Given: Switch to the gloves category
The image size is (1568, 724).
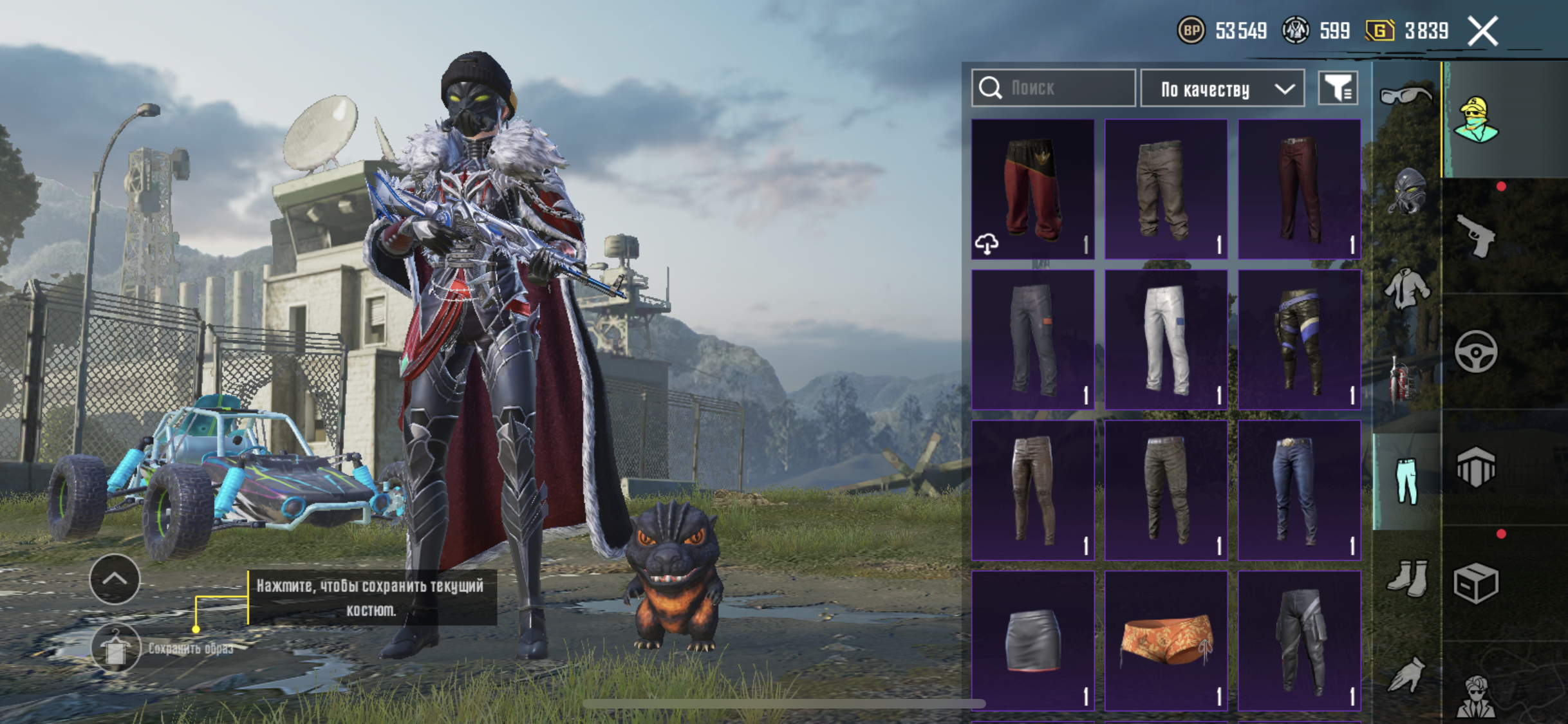Looking at the screenshot, I should 1406,674.
